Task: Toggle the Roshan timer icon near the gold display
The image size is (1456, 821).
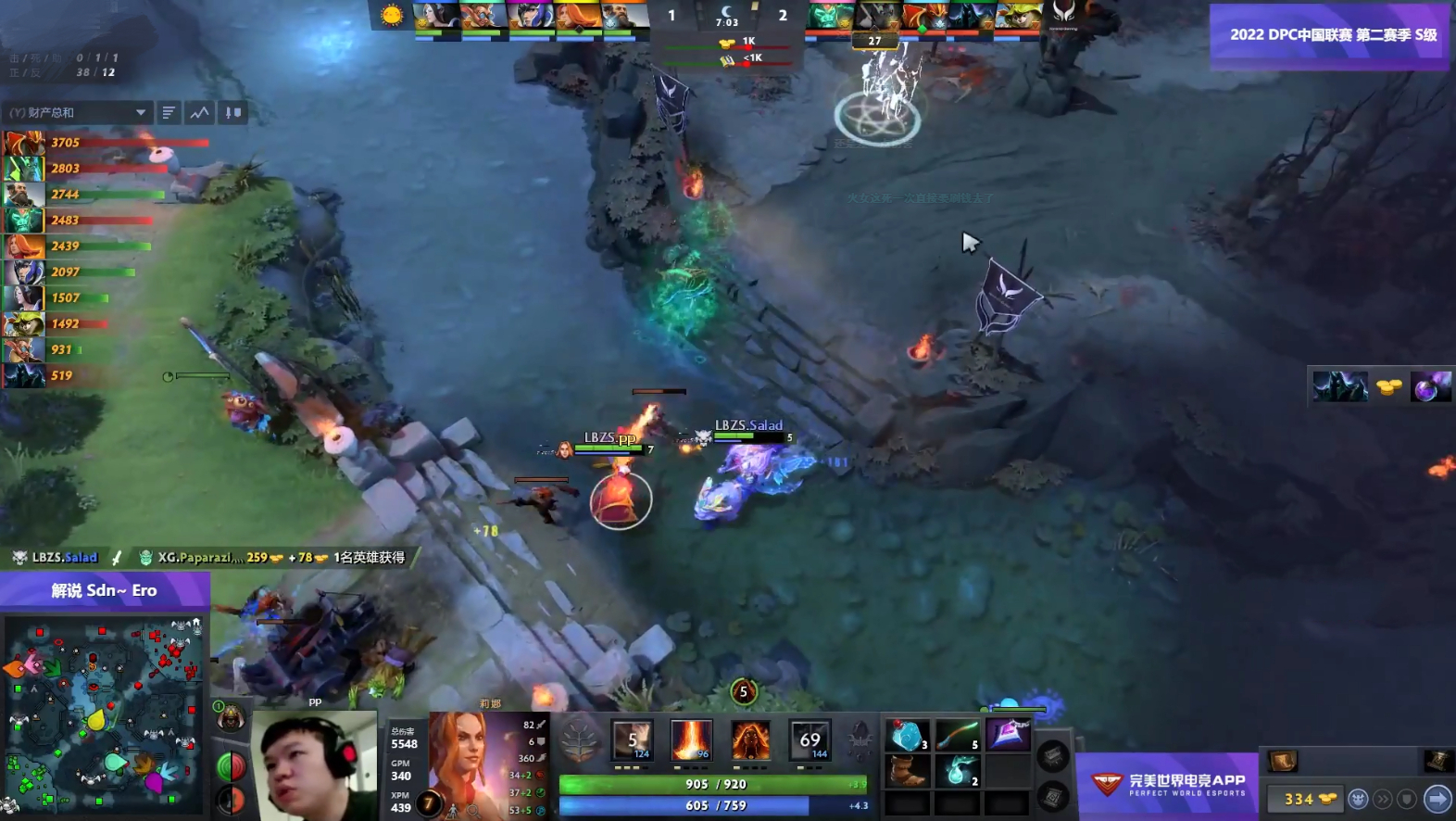Action: [x=1359, y=799]
